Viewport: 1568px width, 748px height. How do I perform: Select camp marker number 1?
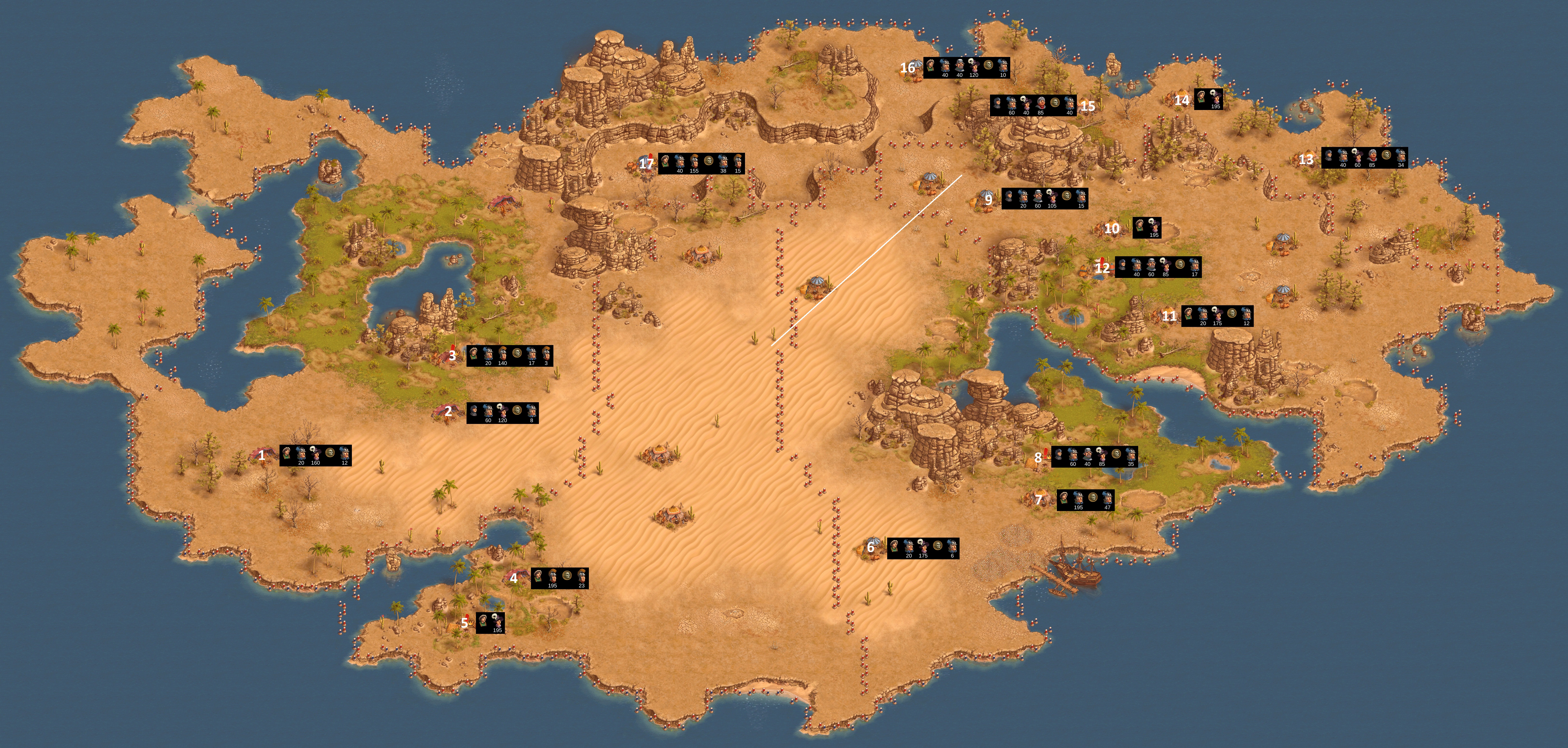[262, 455]
